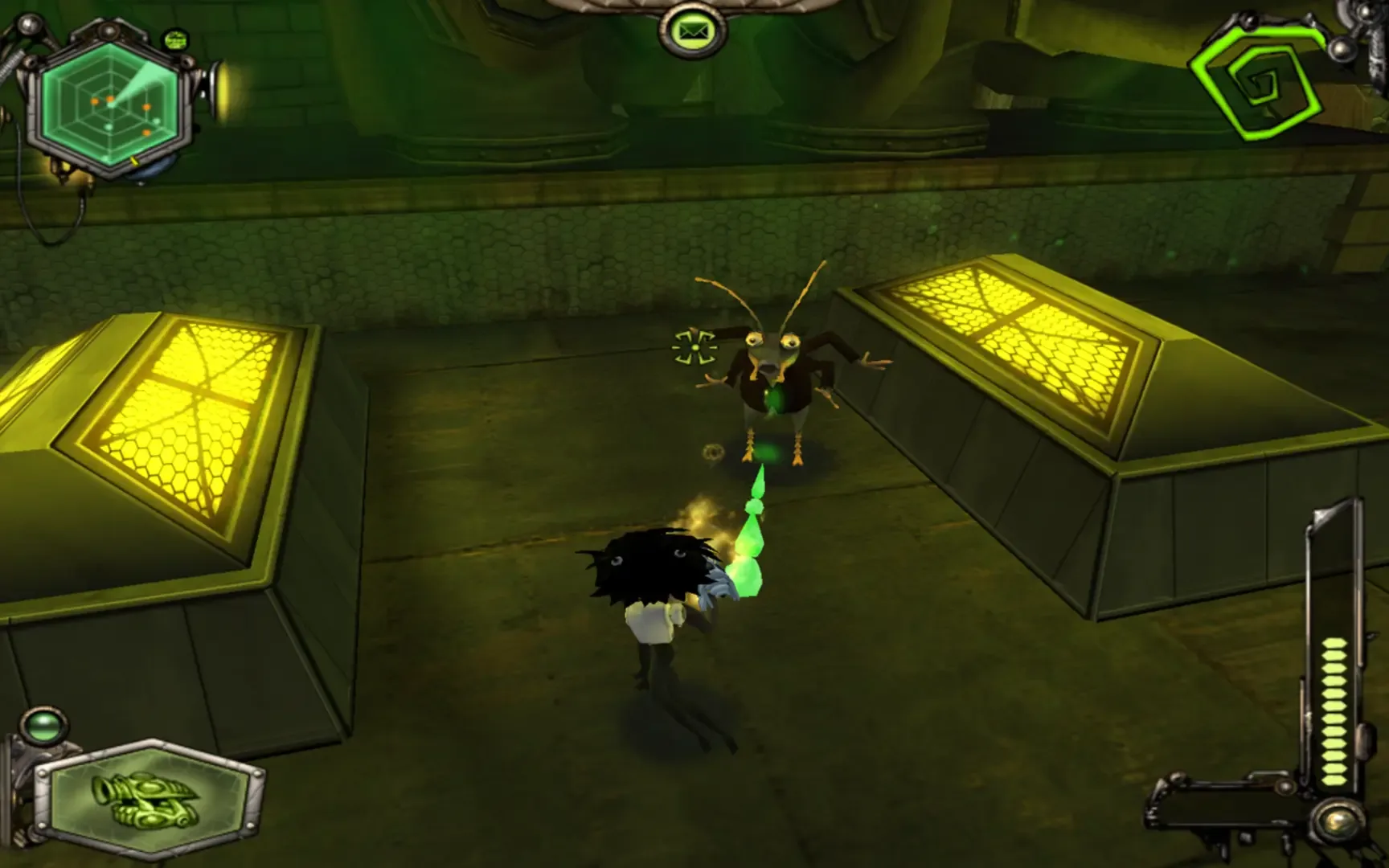Click the green lens above the weapon panel
Screen dimensions: 1389x868
42,727
